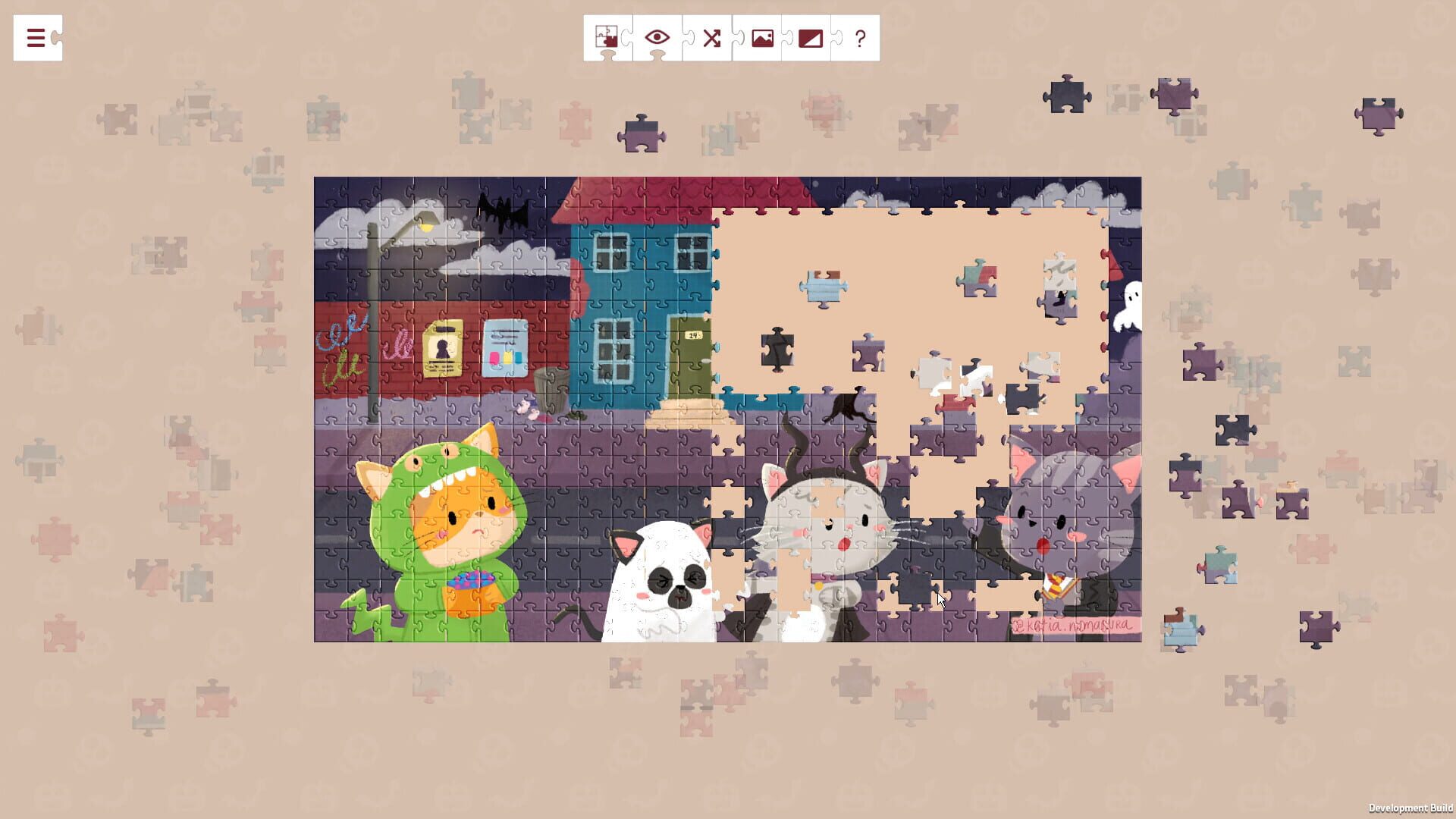Click the loose piece next to the mouse cursor
This screenshot has height=819, width=1456.
(913, 591)
